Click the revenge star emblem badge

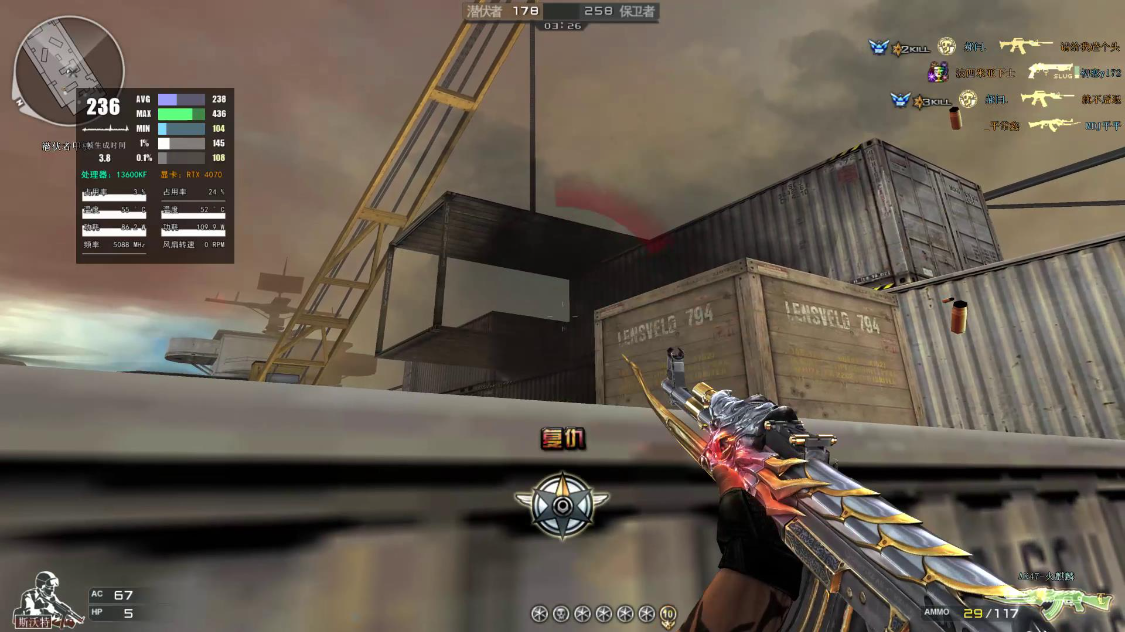click(562, 504)
